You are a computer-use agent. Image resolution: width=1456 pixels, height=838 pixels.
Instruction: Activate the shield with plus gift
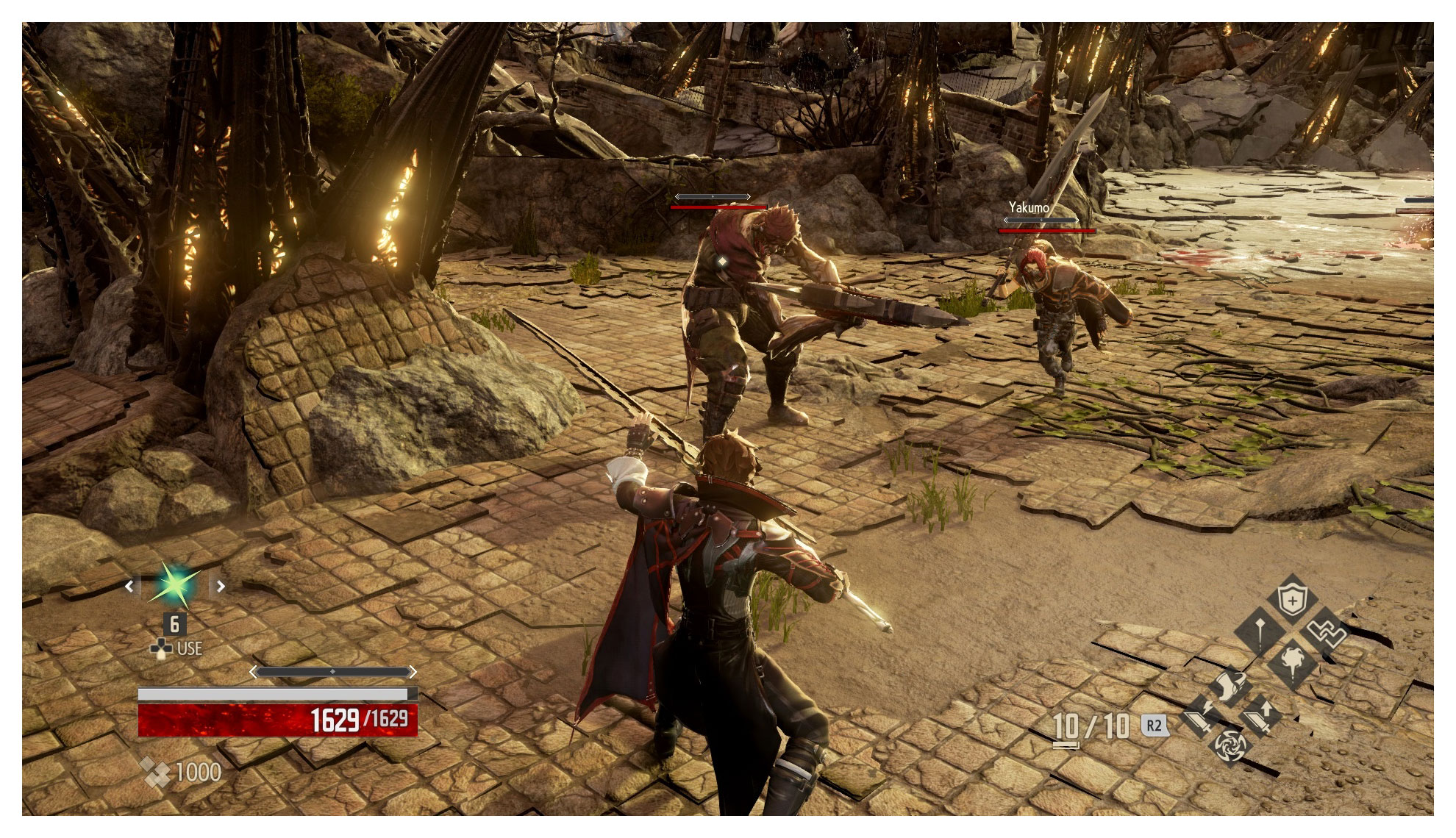(x=1291, y=601)
